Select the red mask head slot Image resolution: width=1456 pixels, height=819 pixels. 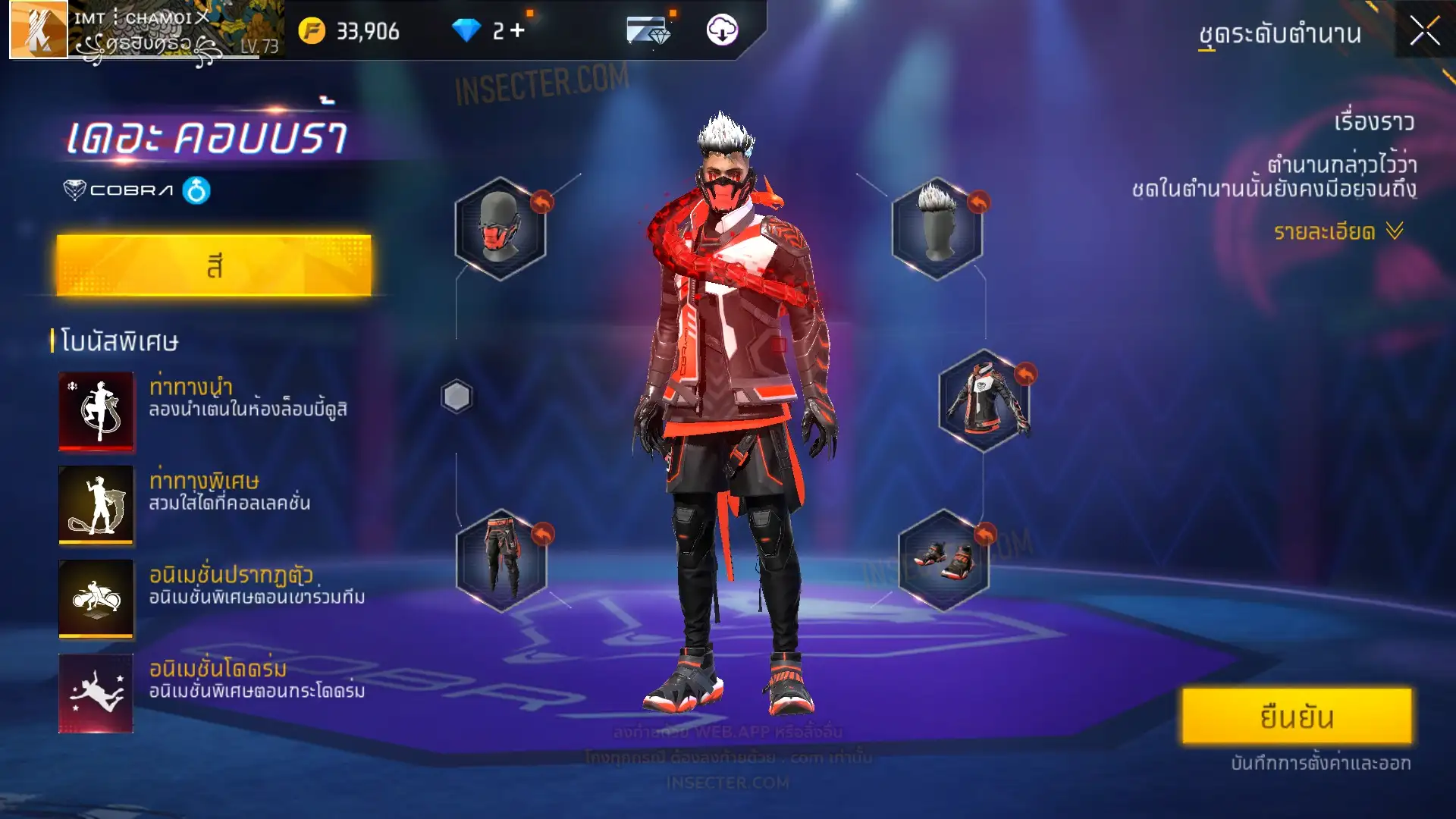click(500, 228)
